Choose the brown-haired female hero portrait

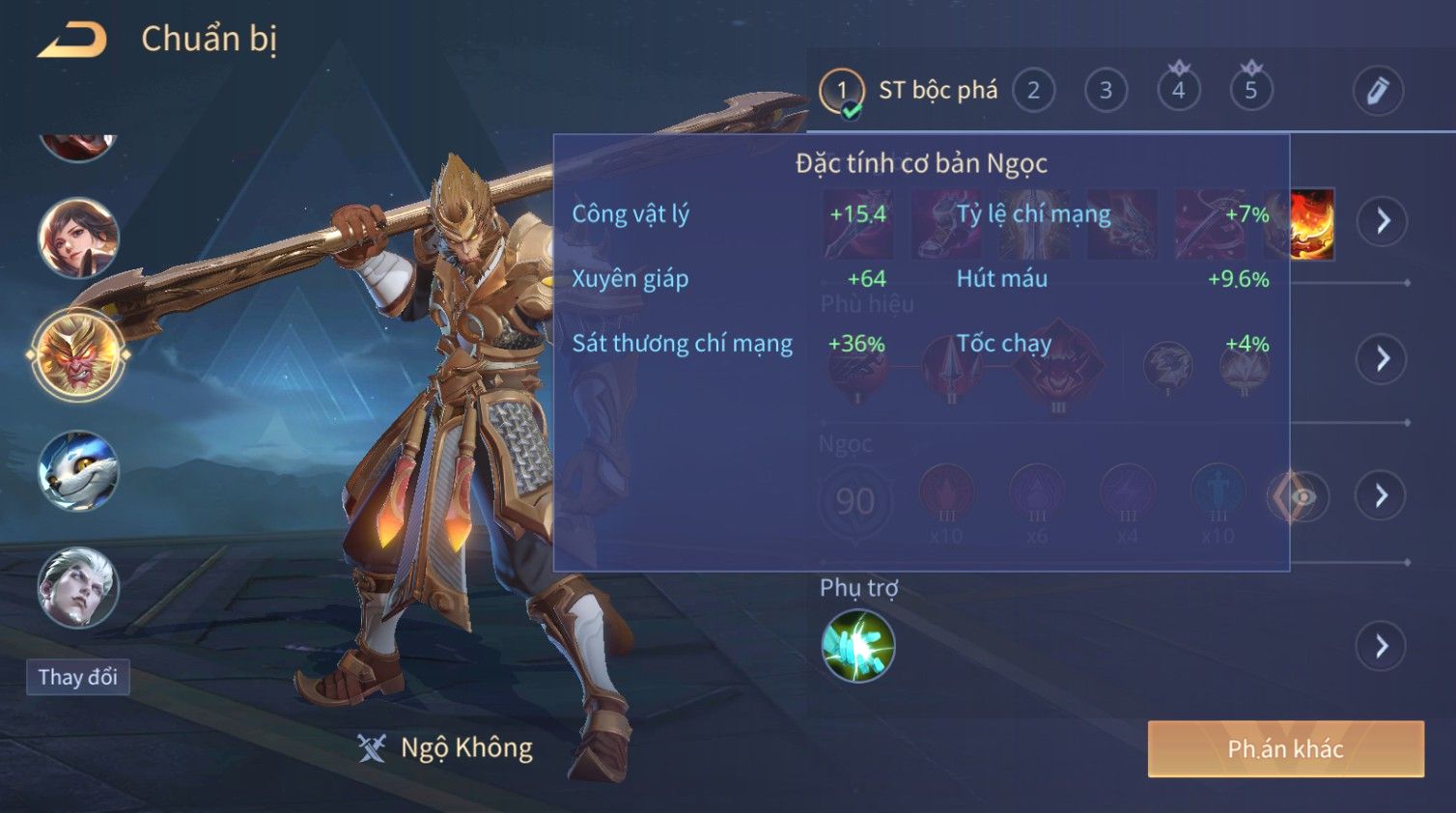click(78, 238)
